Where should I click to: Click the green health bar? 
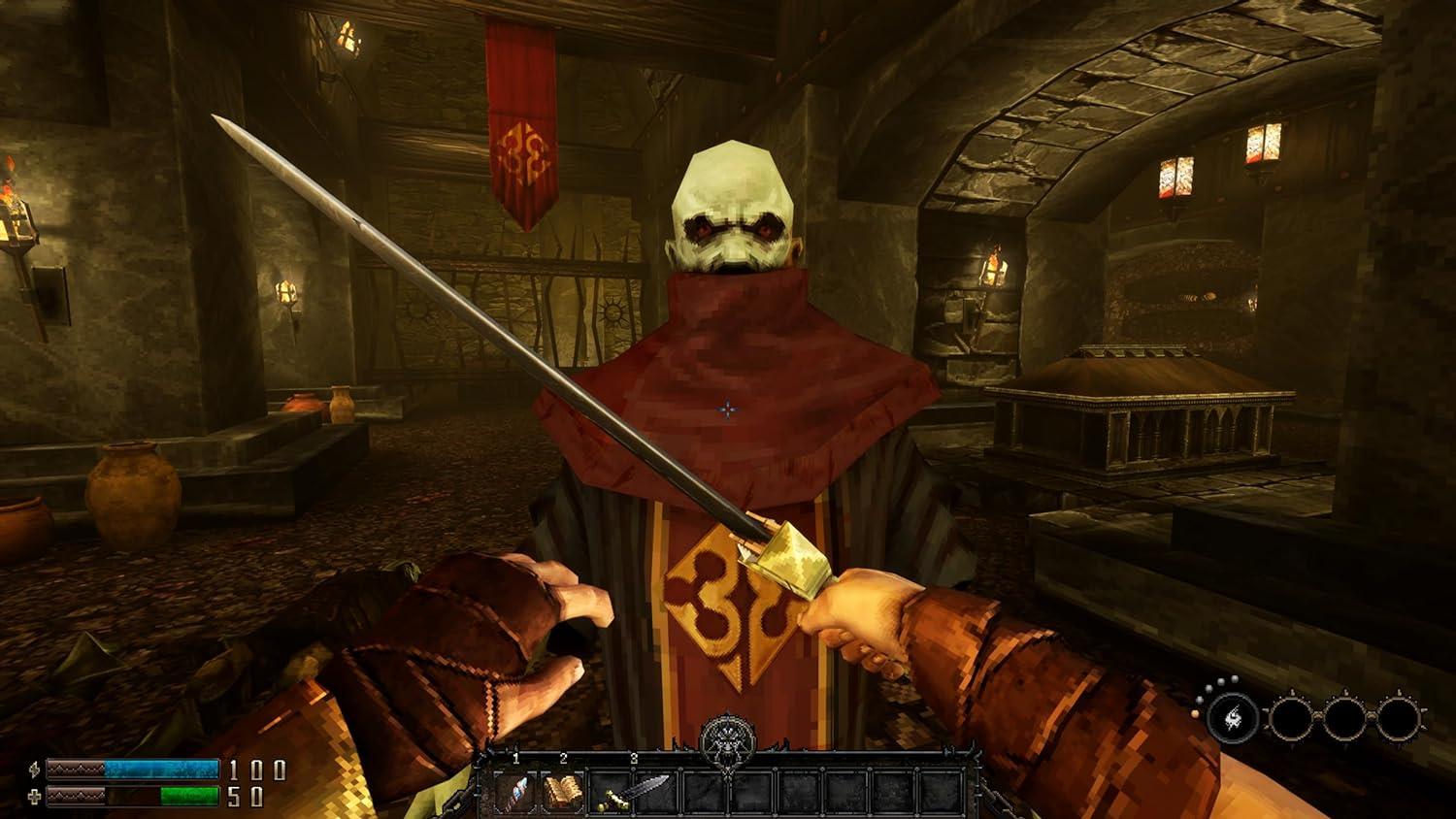tap(188, 795)
